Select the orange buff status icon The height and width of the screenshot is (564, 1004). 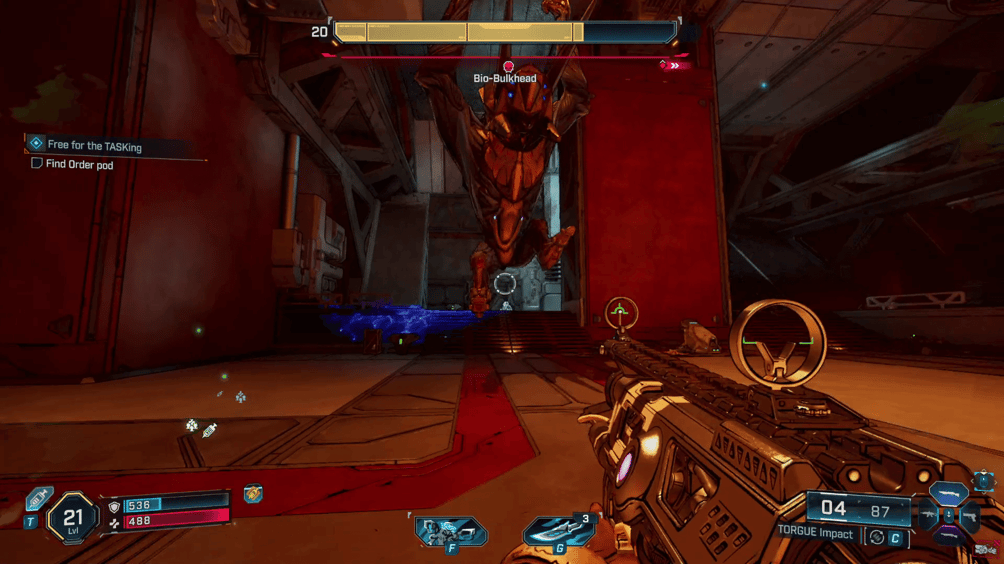tap(253, 495)
